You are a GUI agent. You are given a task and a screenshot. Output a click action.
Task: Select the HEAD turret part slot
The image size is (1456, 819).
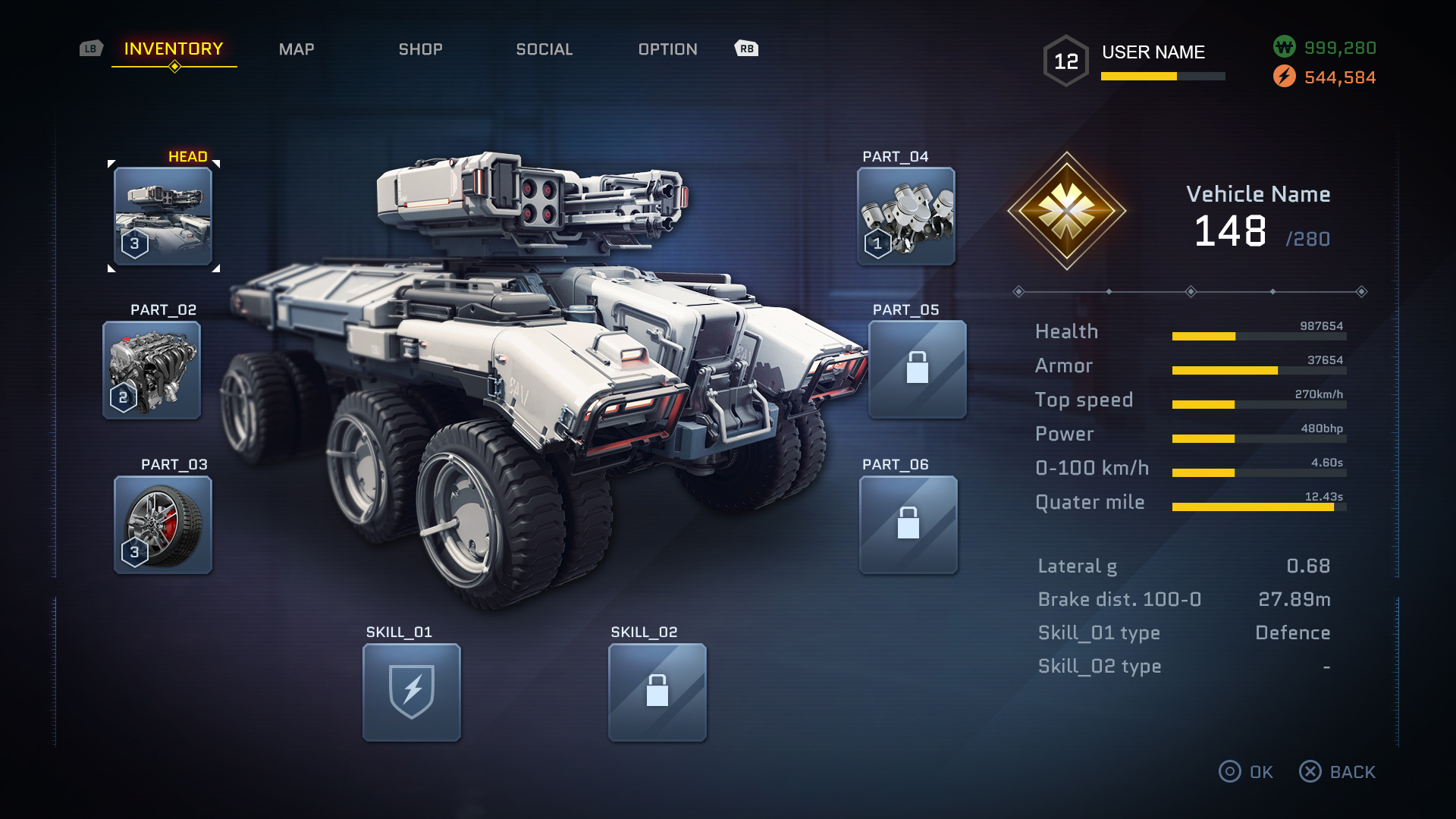[163, 216]
